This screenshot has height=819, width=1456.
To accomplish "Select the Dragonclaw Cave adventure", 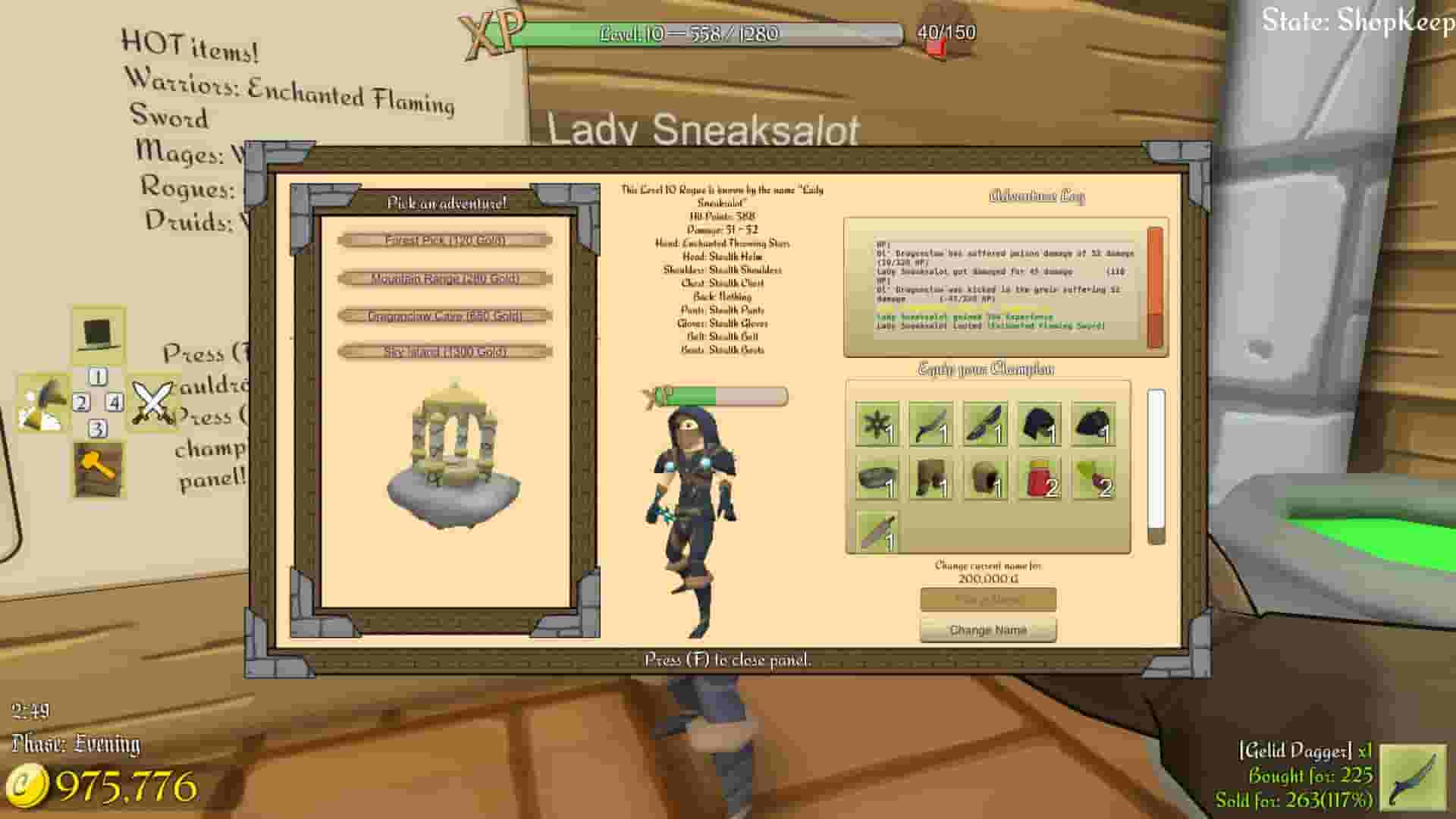I will pos(446,315).
